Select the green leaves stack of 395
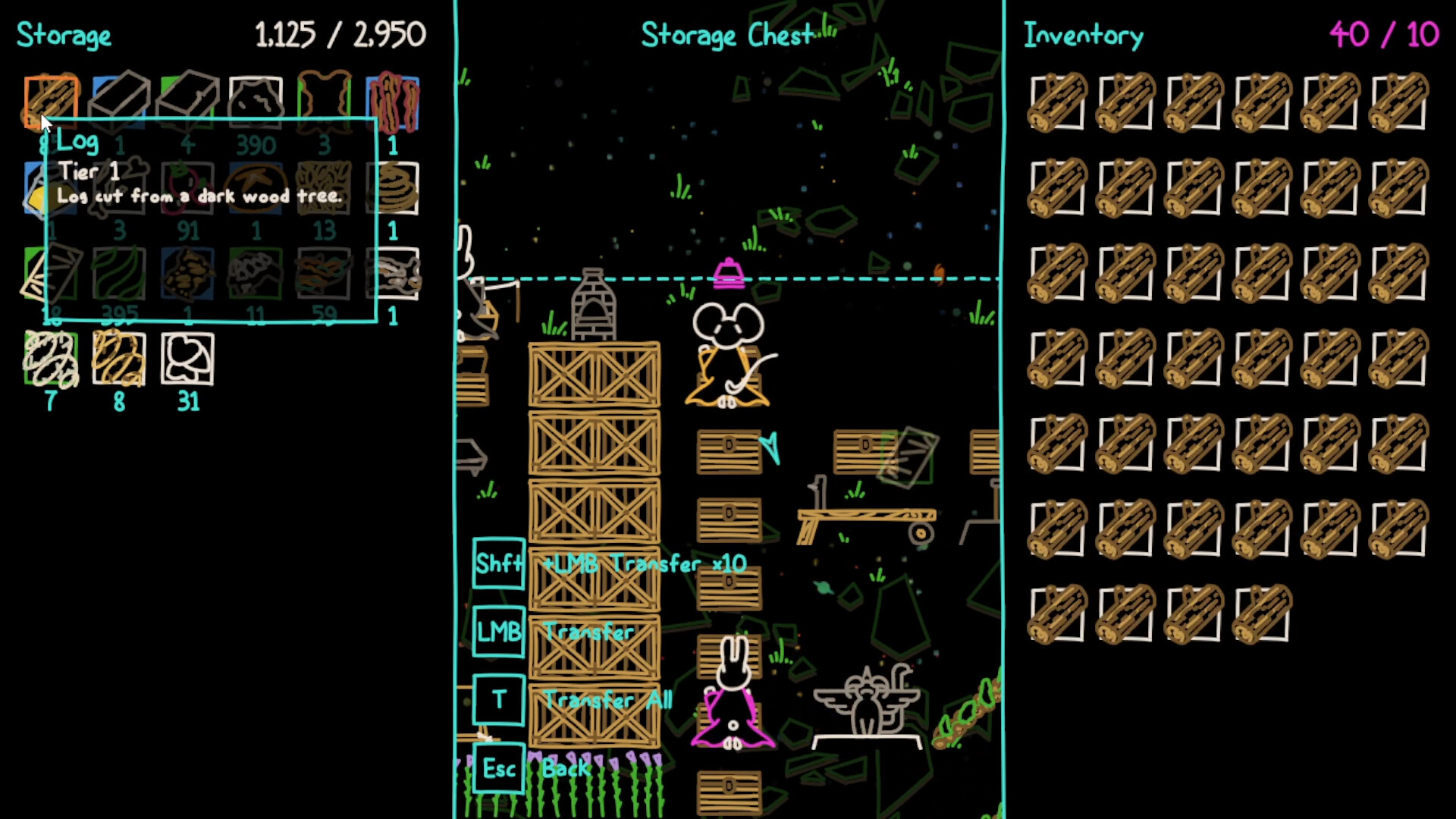This screenshot has height=819, width=1456. pyautogui.click(x=119, y=275)
